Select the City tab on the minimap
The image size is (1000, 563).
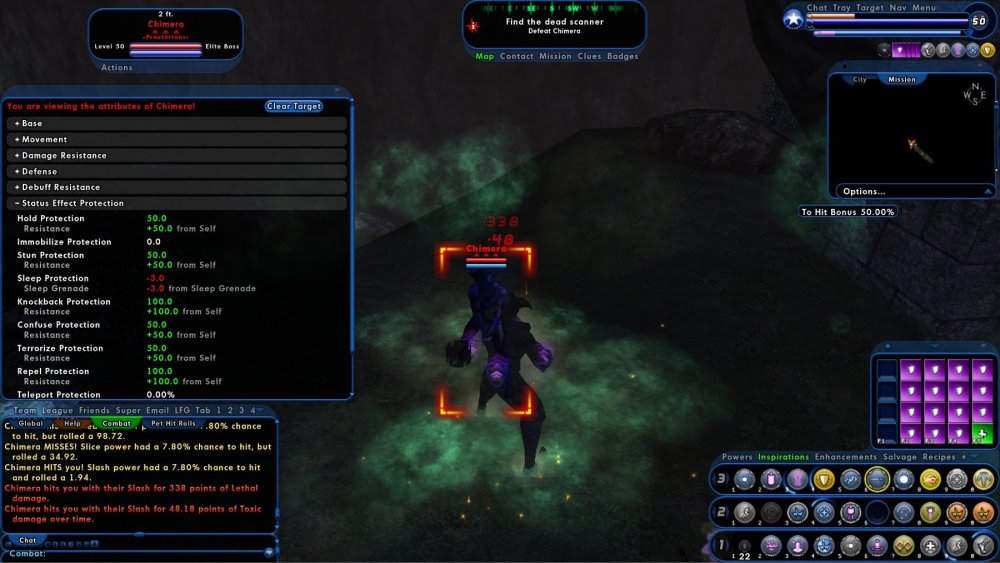(859, 79)
